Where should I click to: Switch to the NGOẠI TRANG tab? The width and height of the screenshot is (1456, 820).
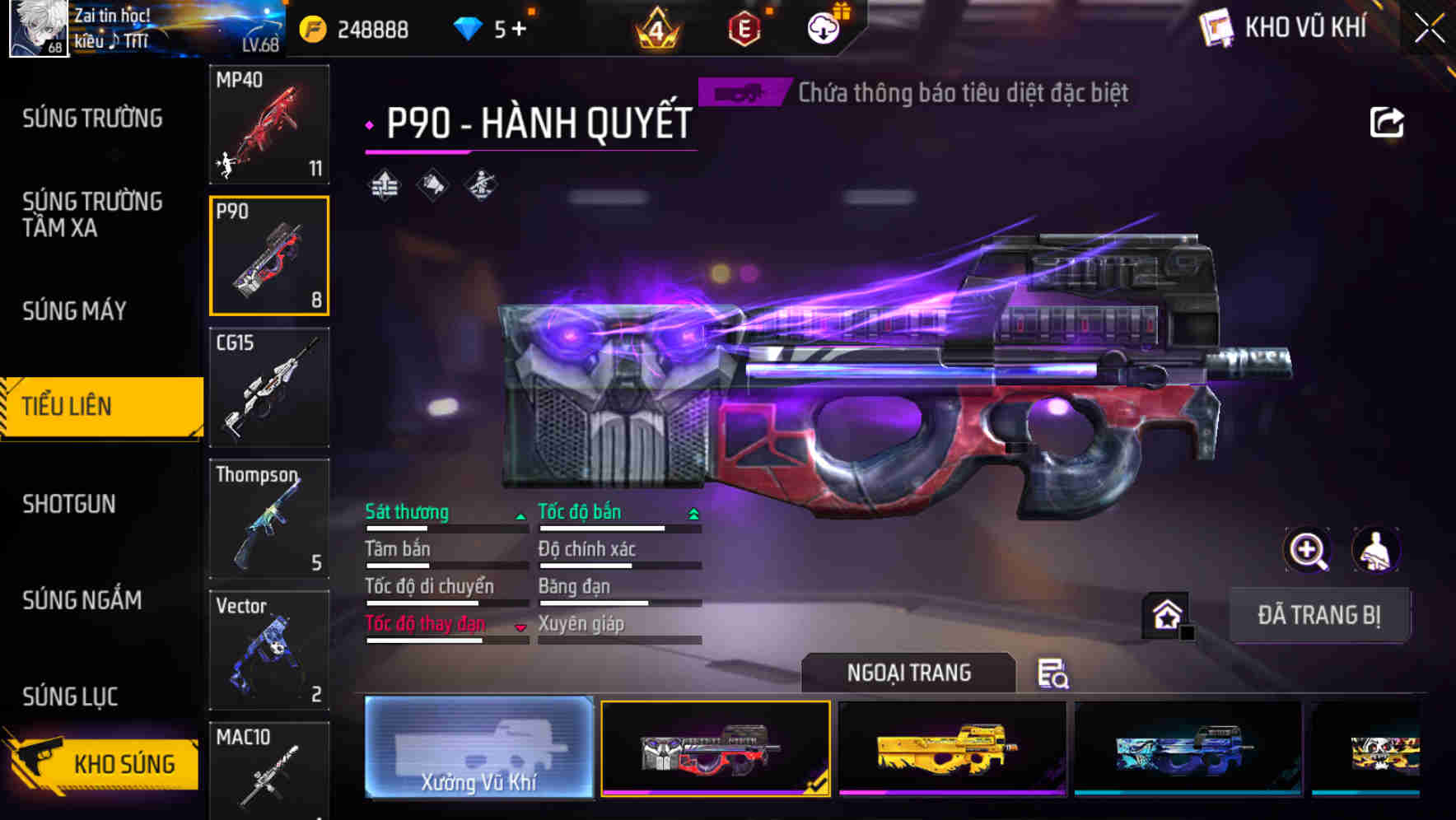click(x=909, y=673)
